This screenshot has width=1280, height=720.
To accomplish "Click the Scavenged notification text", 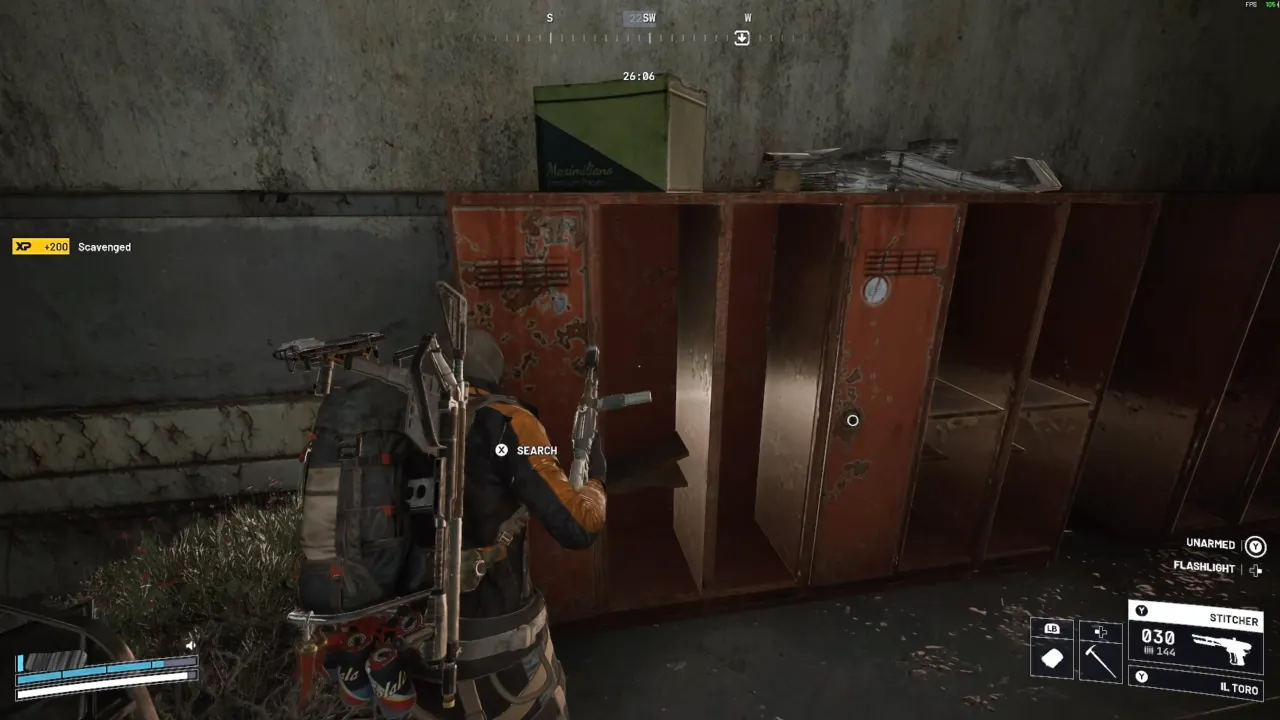I will 103,247.
